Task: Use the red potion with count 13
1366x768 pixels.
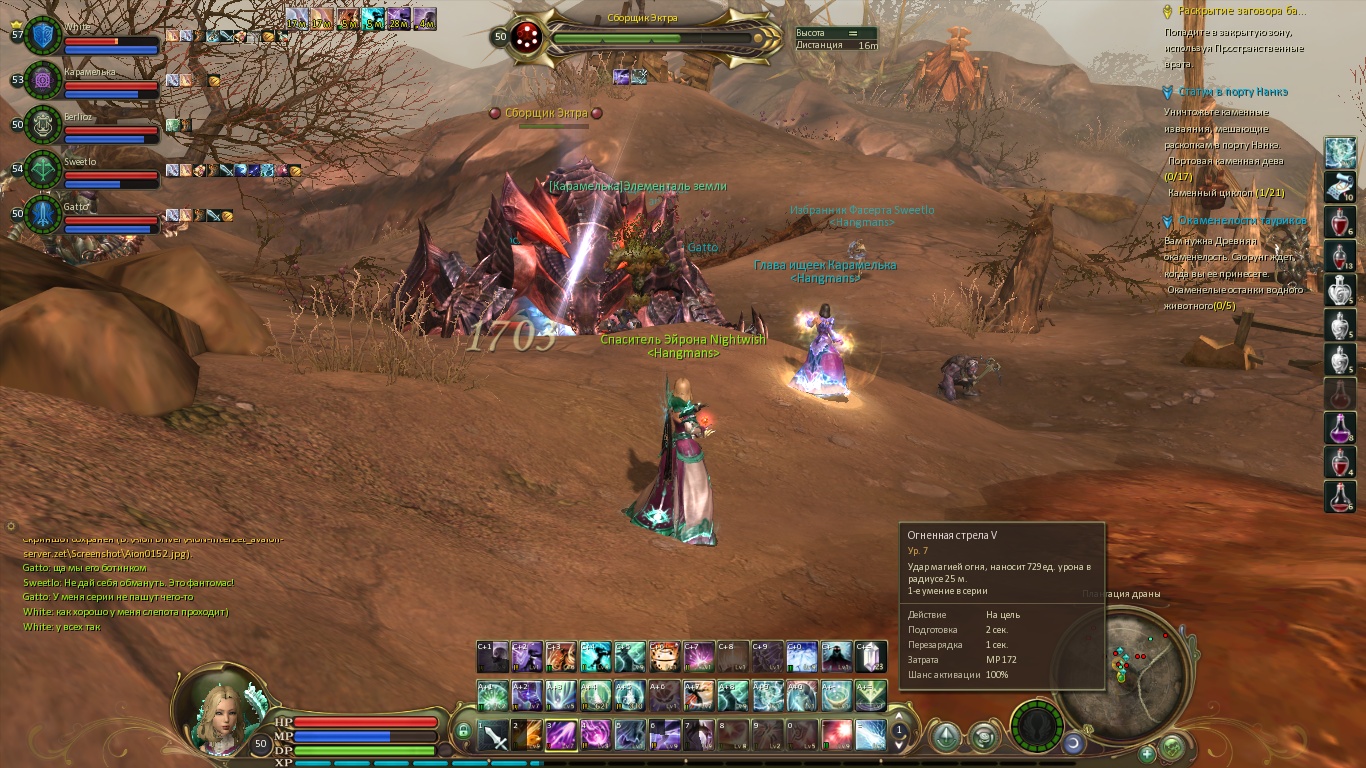Action: (x=1340, y=256)
